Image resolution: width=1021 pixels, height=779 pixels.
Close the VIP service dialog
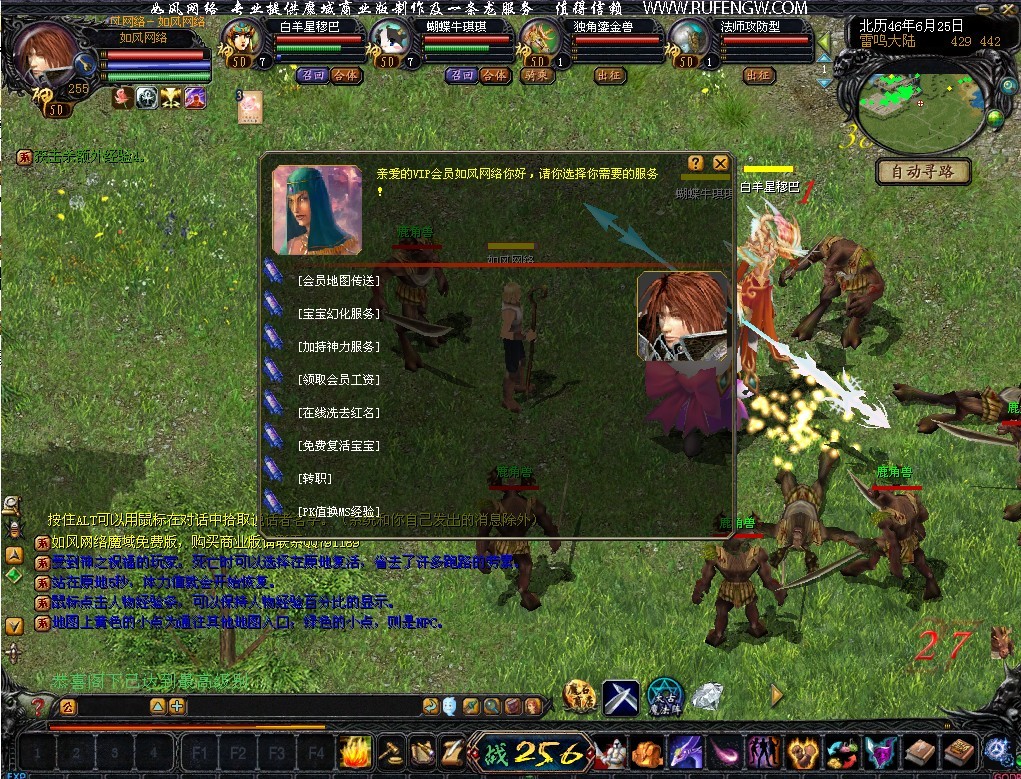tap(720, 163)
